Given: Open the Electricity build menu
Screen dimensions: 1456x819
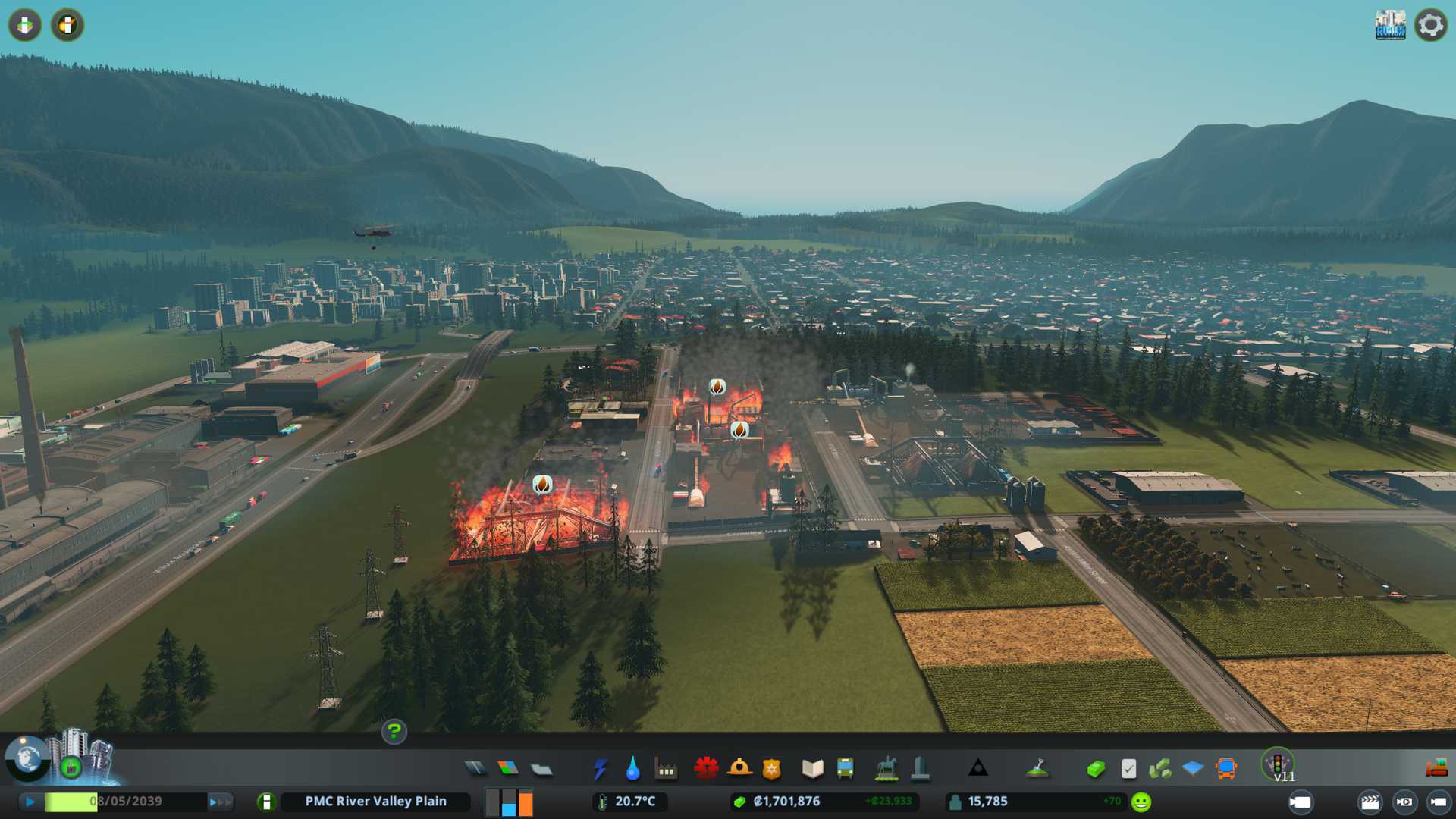Looking at the screenshot, I should (x=600, y=769).
